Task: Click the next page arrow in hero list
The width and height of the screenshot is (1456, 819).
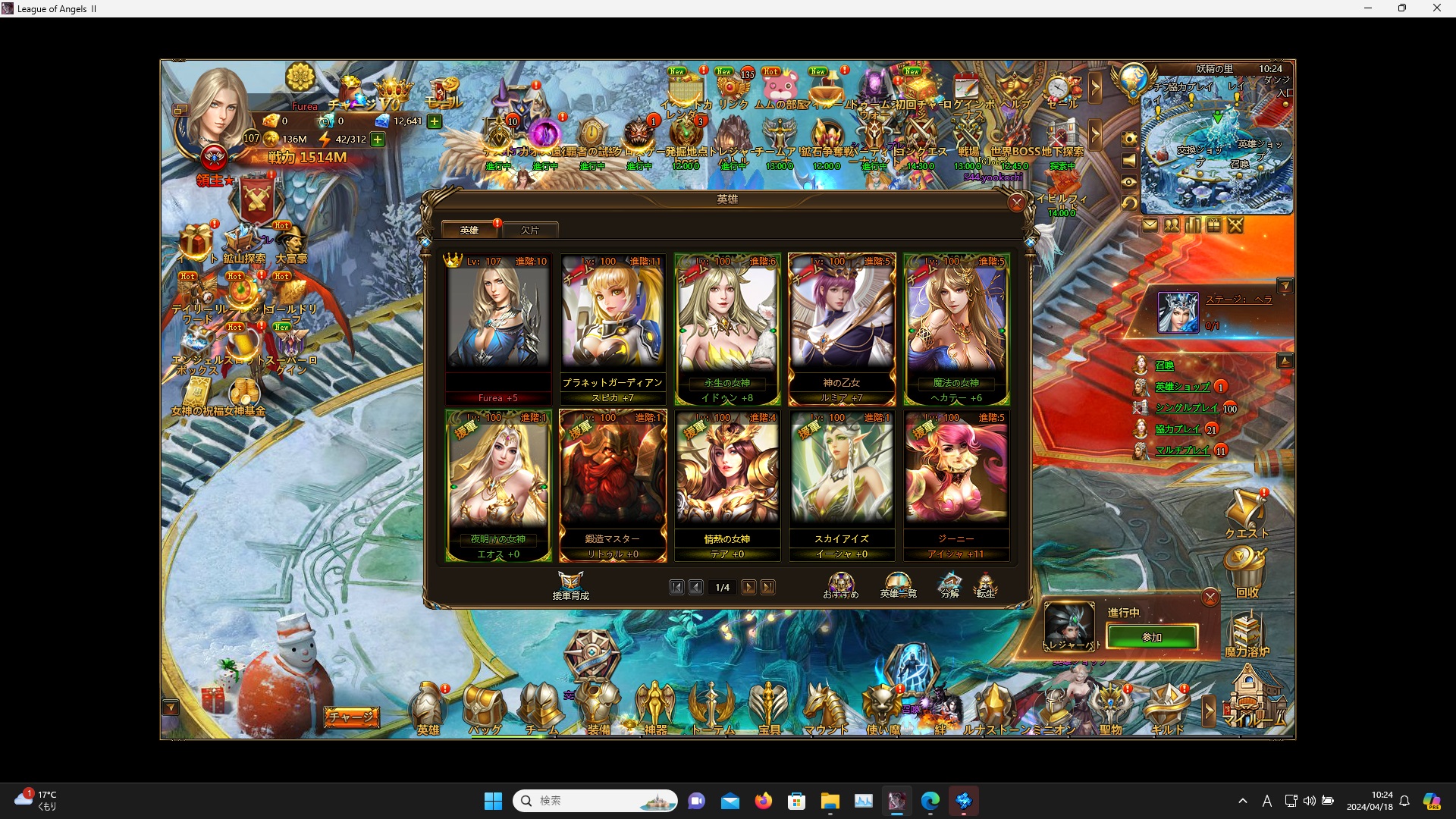Action: 750,586
